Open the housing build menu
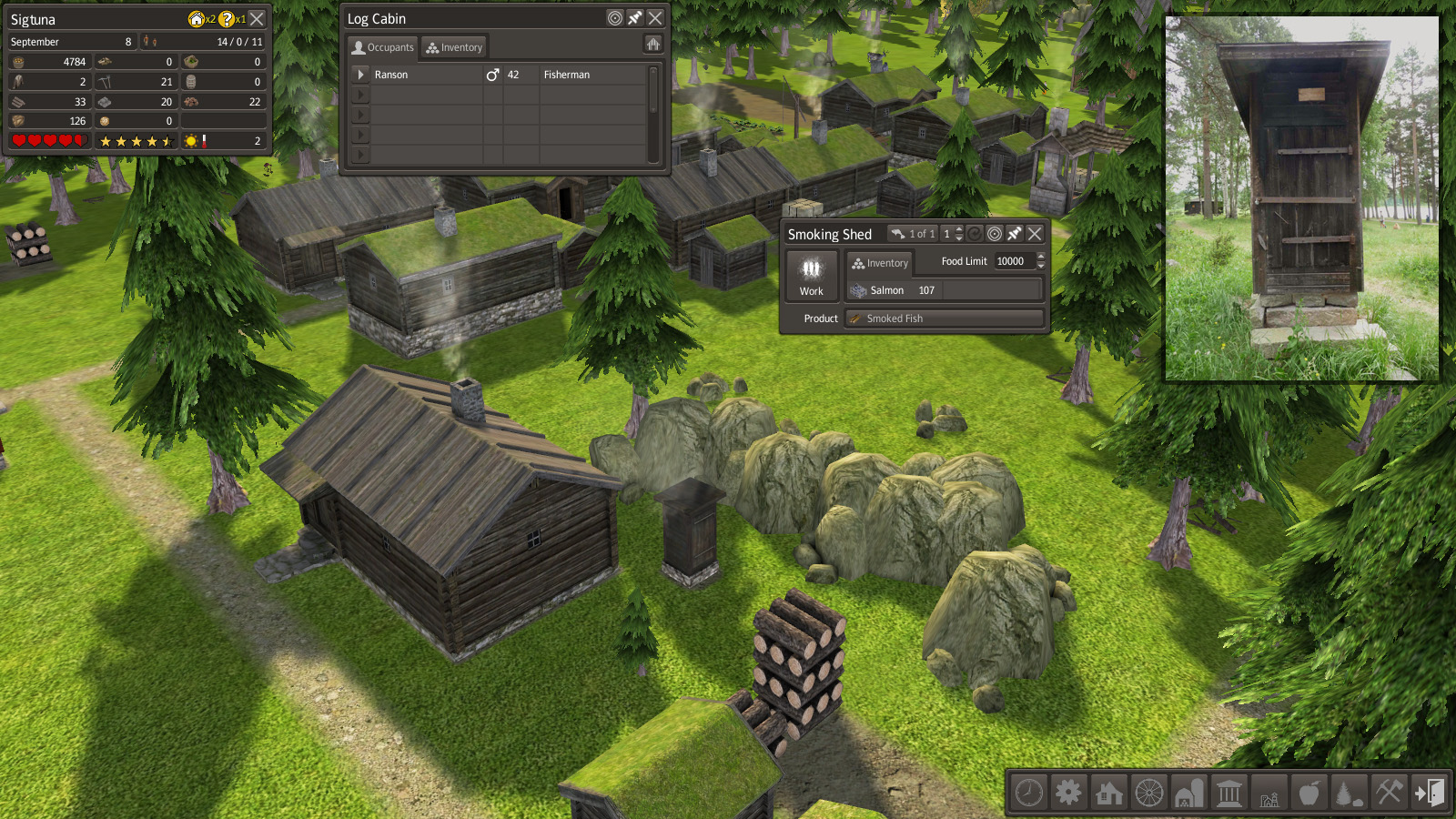1456x819 pixels. pos(1108,793)
